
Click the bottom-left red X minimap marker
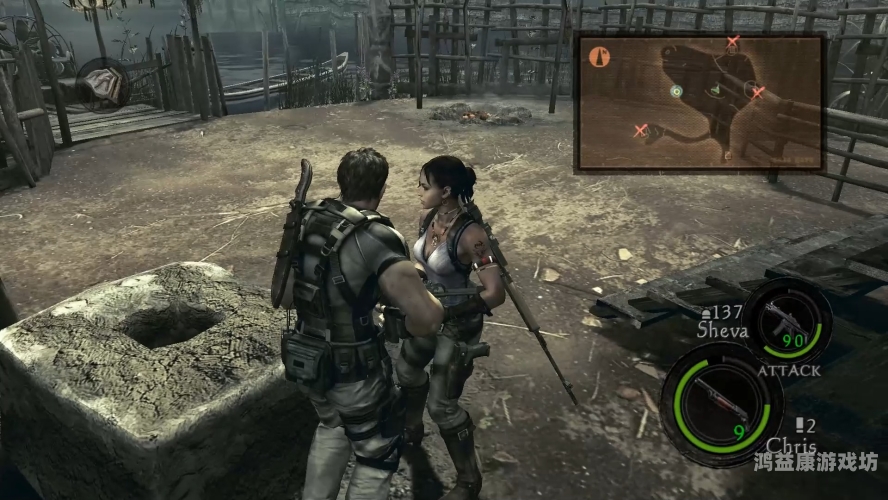(x=641, y=129)
